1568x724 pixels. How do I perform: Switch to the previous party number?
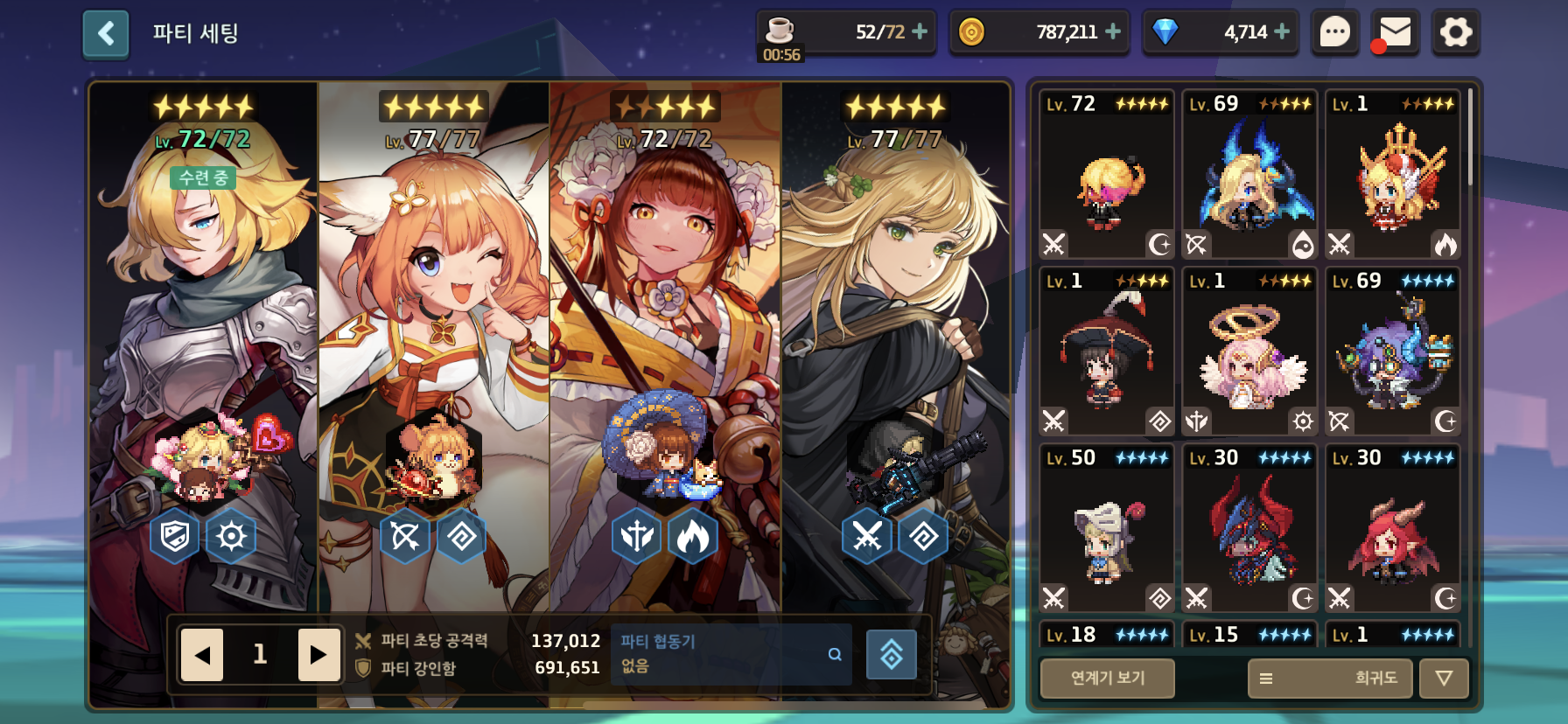(x=202, y=654)
